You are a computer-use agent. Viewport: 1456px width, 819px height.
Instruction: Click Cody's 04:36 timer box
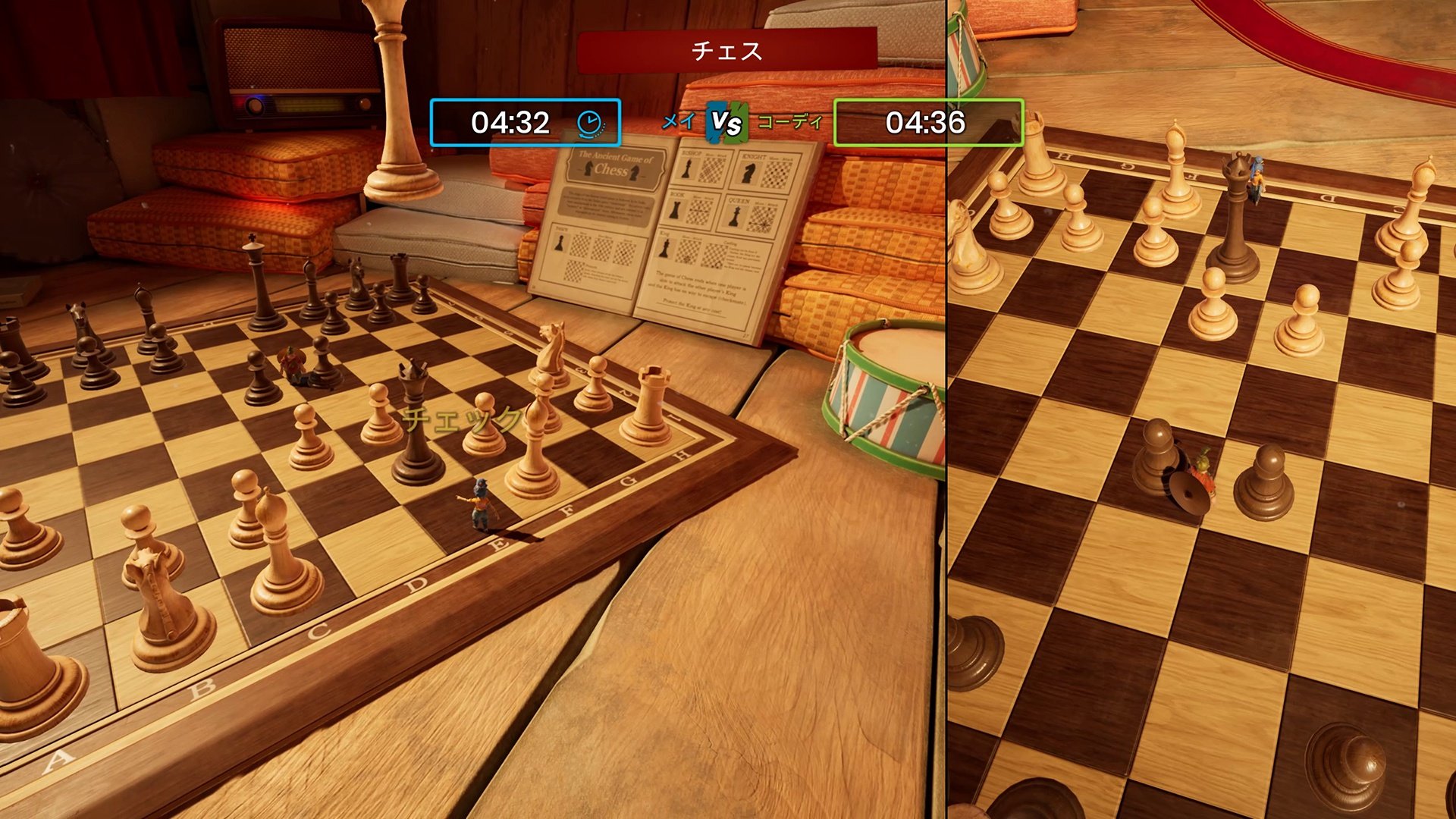coord(931,121)
